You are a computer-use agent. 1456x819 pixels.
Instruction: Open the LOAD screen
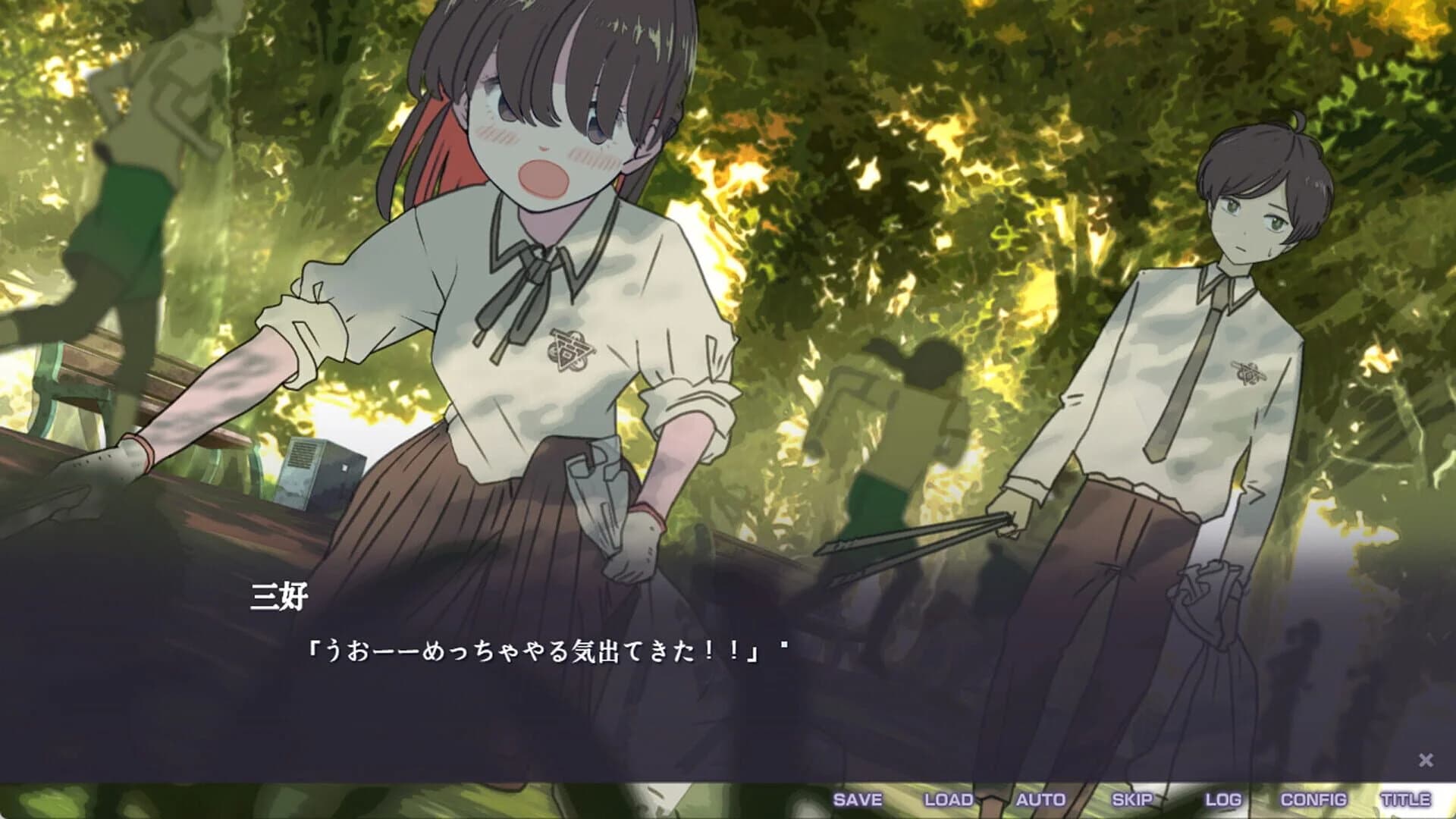point(948,799)
